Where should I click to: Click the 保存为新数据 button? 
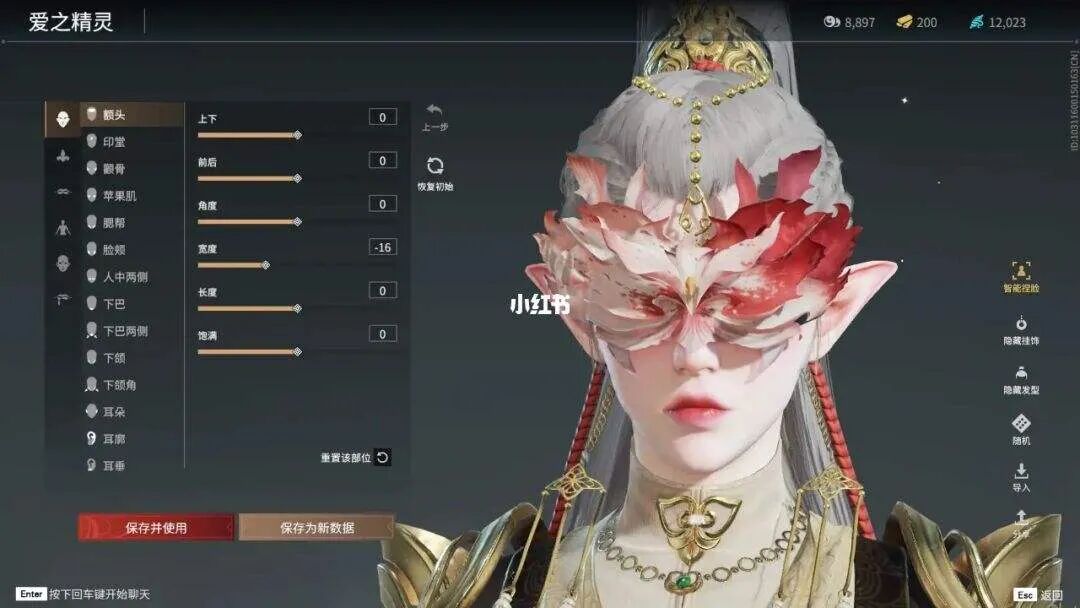316,527
